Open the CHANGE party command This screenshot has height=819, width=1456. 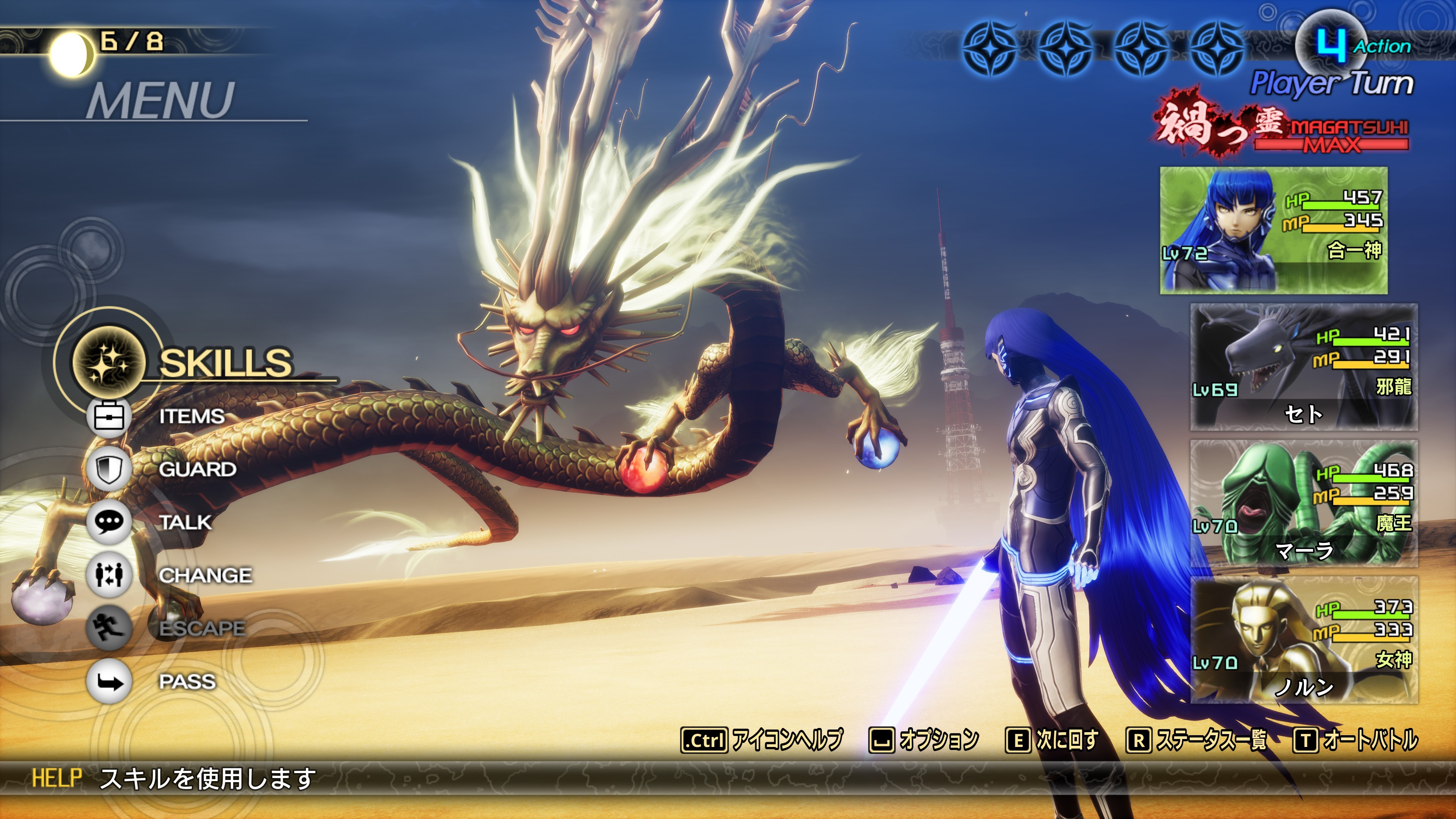[x=205, y=576]
